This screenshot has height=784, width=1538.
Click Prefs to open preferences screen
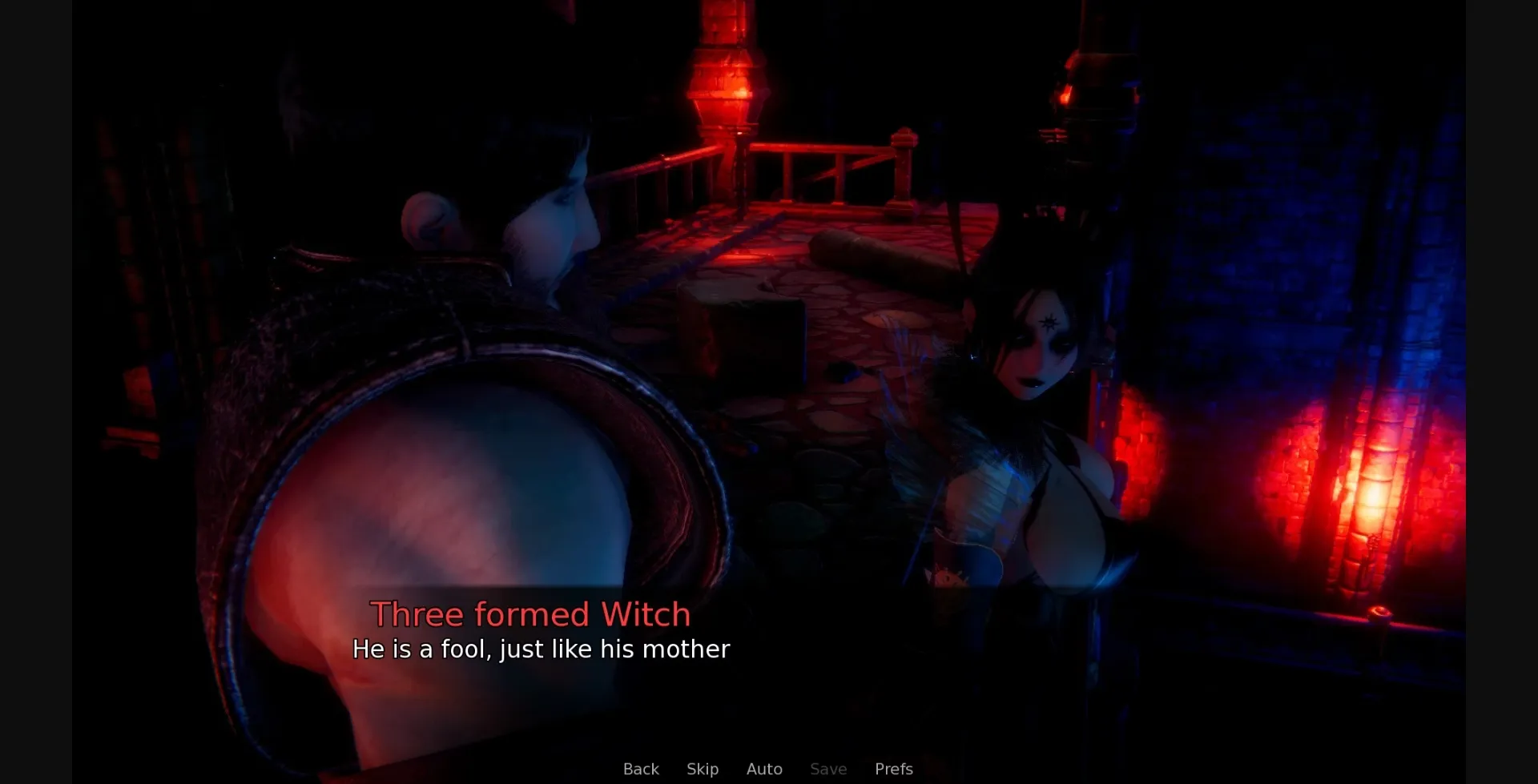tap(893, 769)
